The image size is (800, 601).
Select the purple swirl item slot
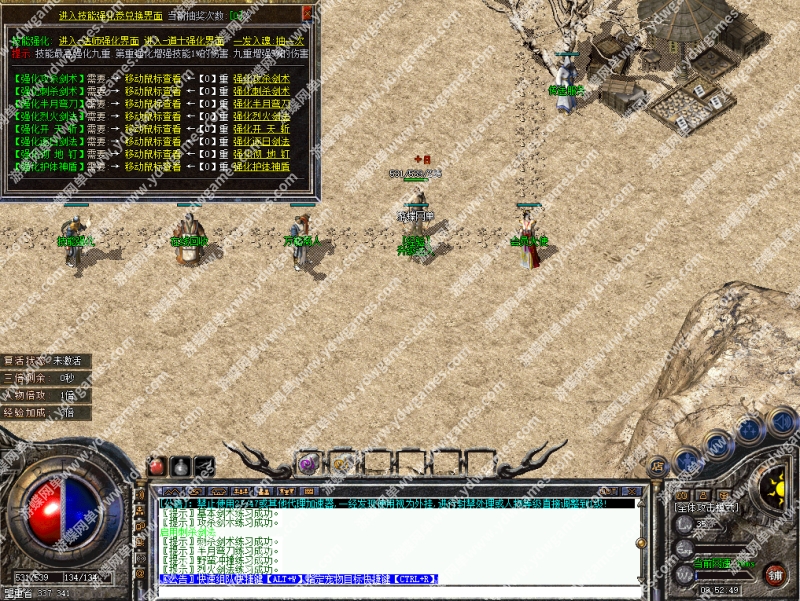click(x=307, y=463)
